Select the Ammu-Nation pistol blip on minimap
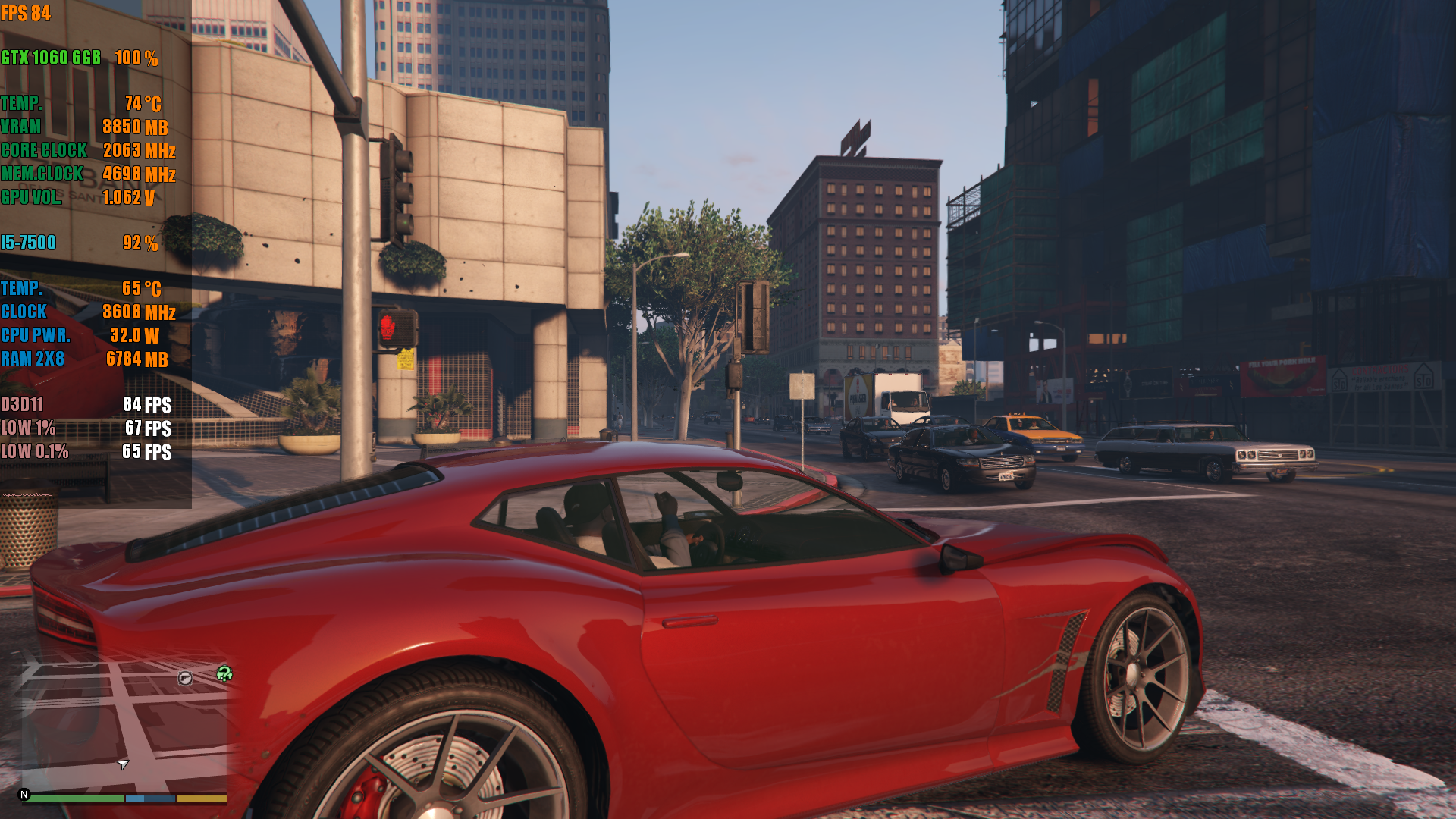 [185, 678]
